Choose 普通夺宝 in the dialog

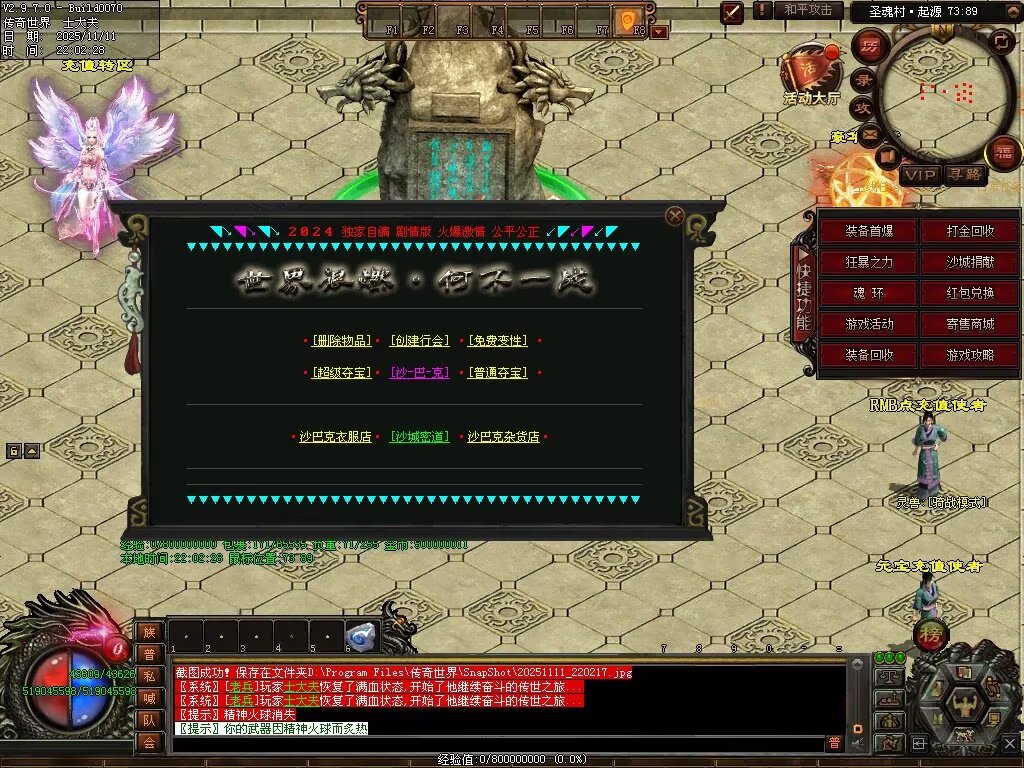coord(497,373)
